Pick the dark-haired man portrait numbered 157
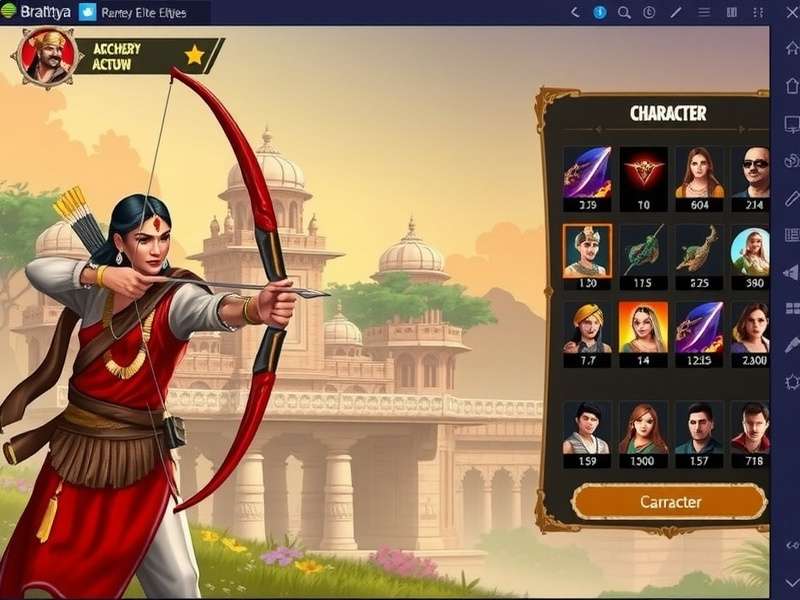The image size is (800, 600). 699,428
